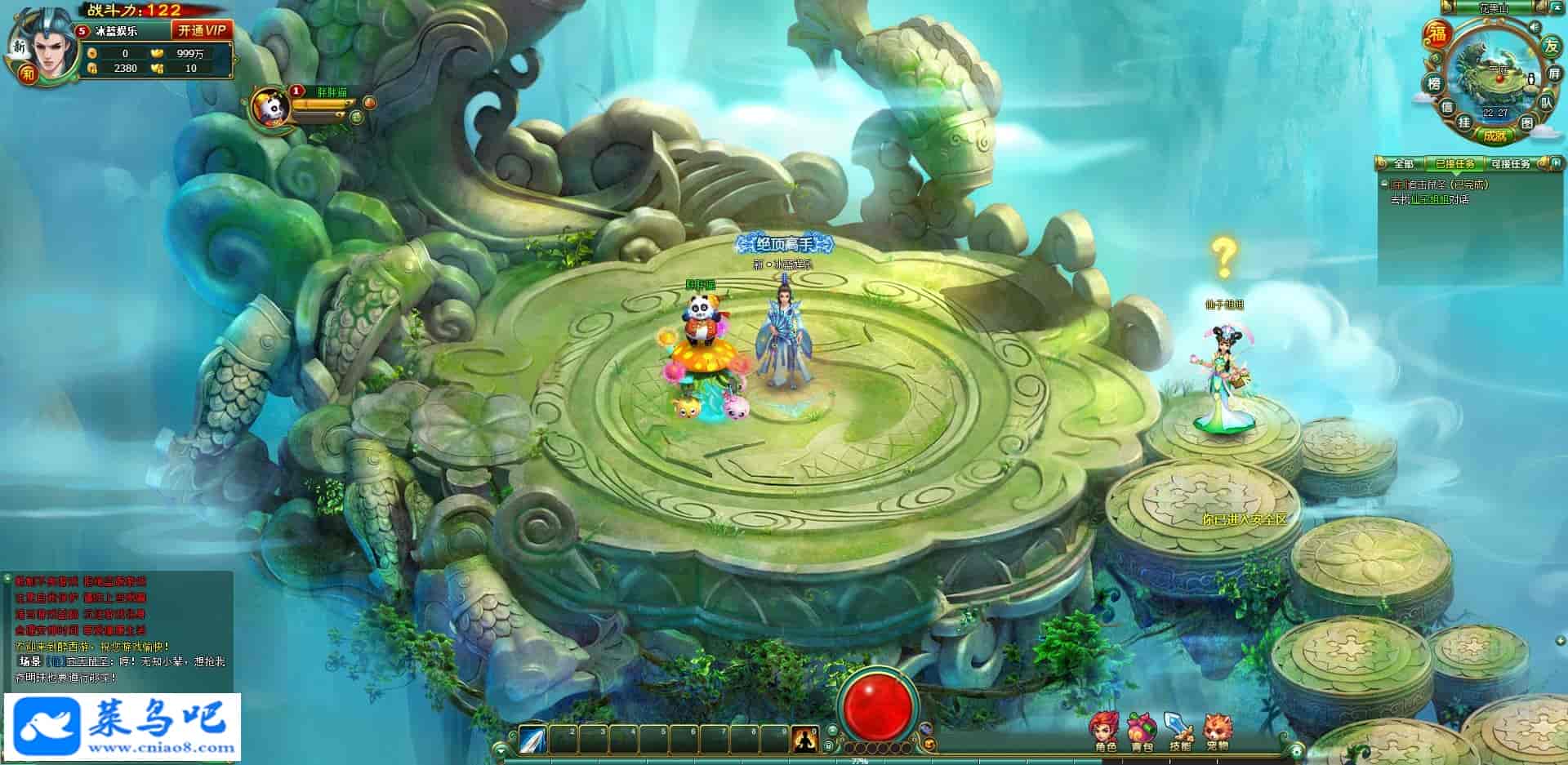The height and width of the screenshot is (765, 1568).
Task: Click the green quest link in tracker
Action: (1430, 199)
